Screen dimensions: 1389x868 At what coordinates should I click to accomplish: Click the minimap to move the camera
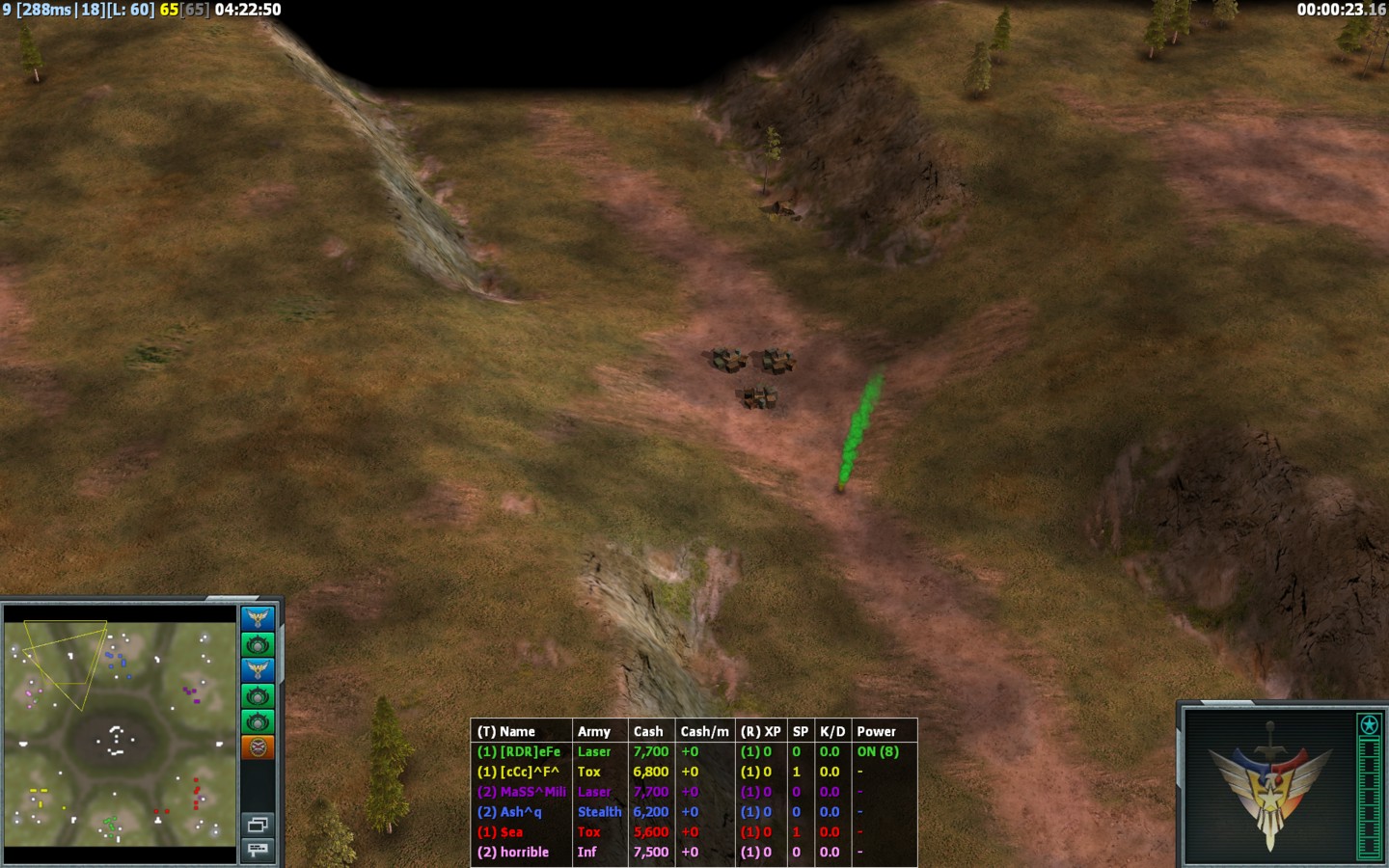120,733
